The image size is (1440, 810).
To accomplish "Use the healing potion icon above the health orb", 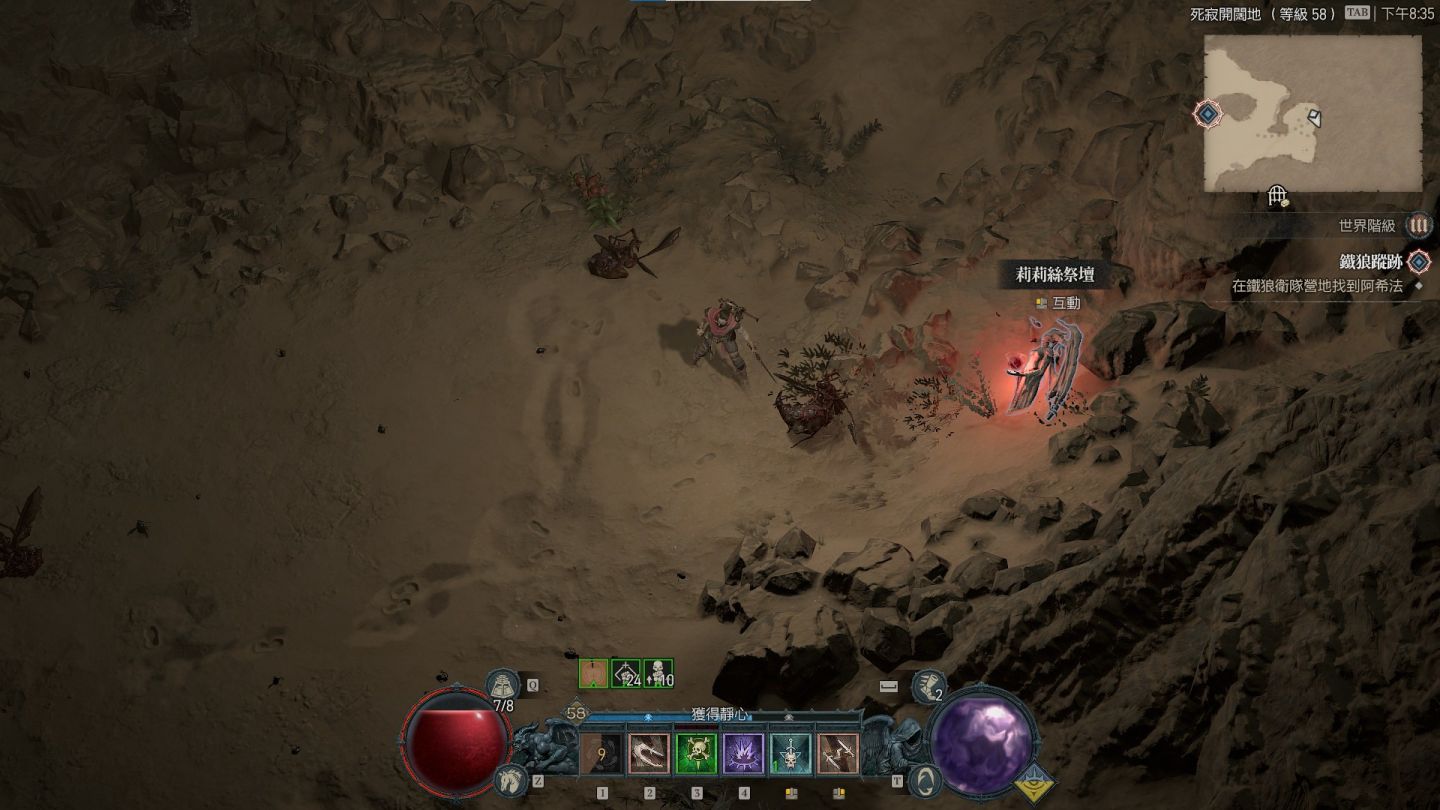I will pyautogui.click(x=503, y=685).
